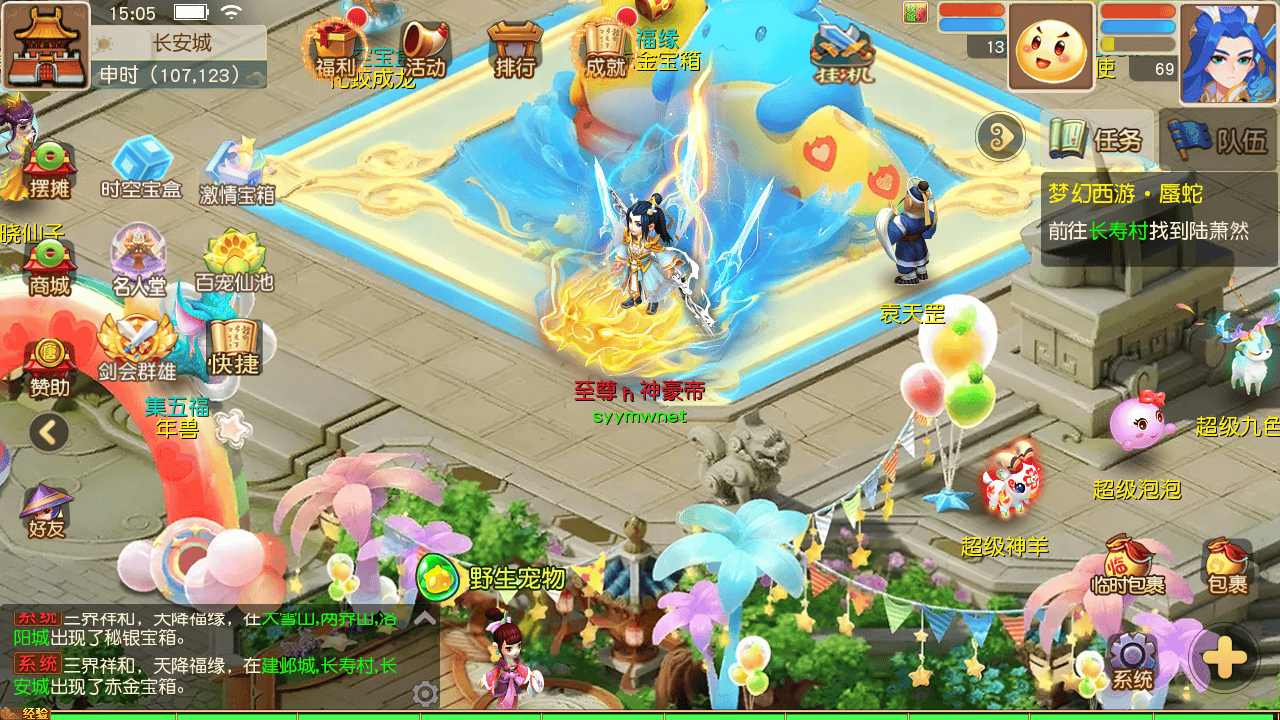Image resolution: width=1280 pixels, height=720 pixels.
Task: Open the 百宠仙池 pet pool
Action: (x=234, y=262)
